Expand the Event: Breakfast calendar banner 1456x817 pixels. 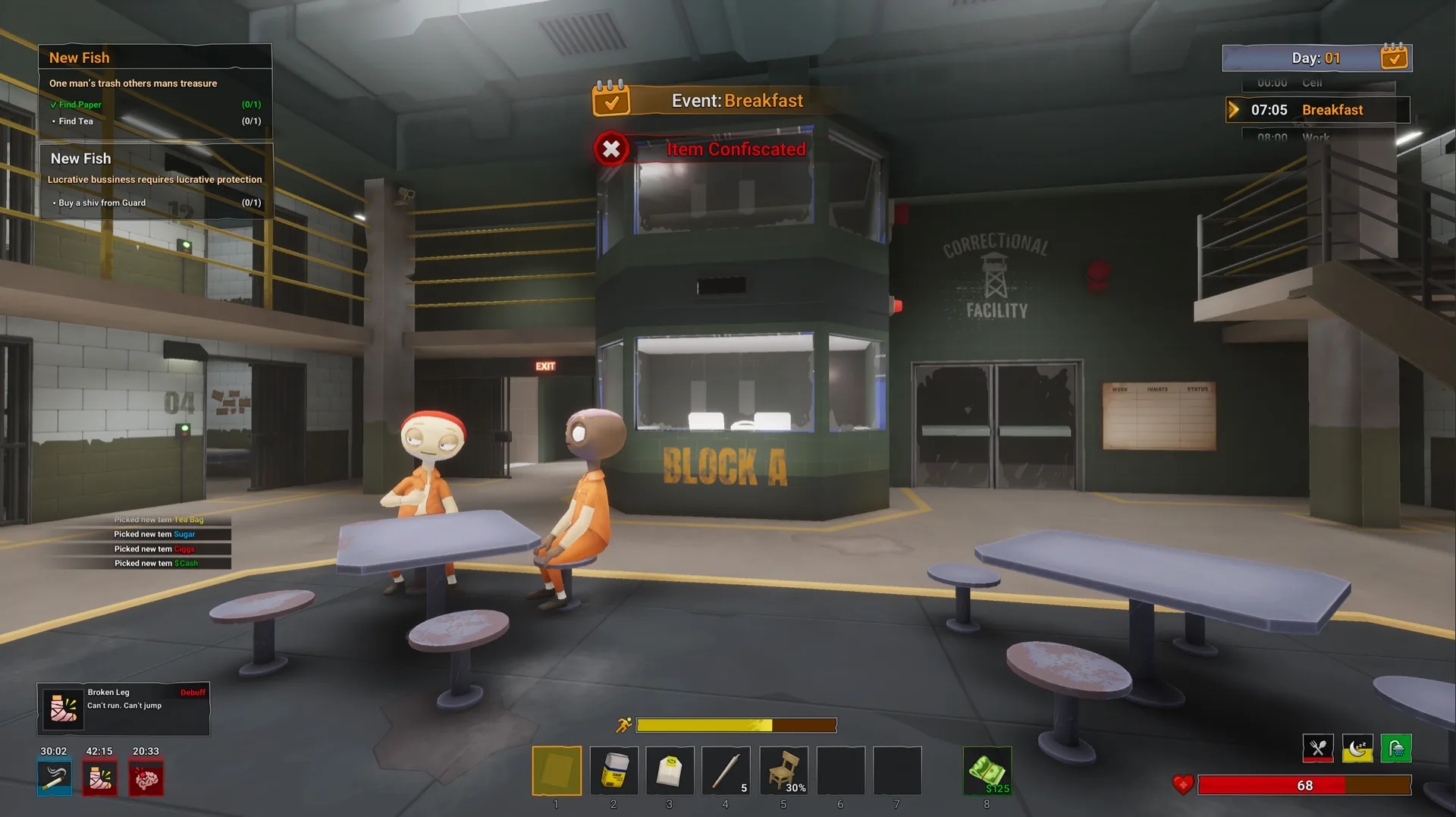(x=613, y=99)
